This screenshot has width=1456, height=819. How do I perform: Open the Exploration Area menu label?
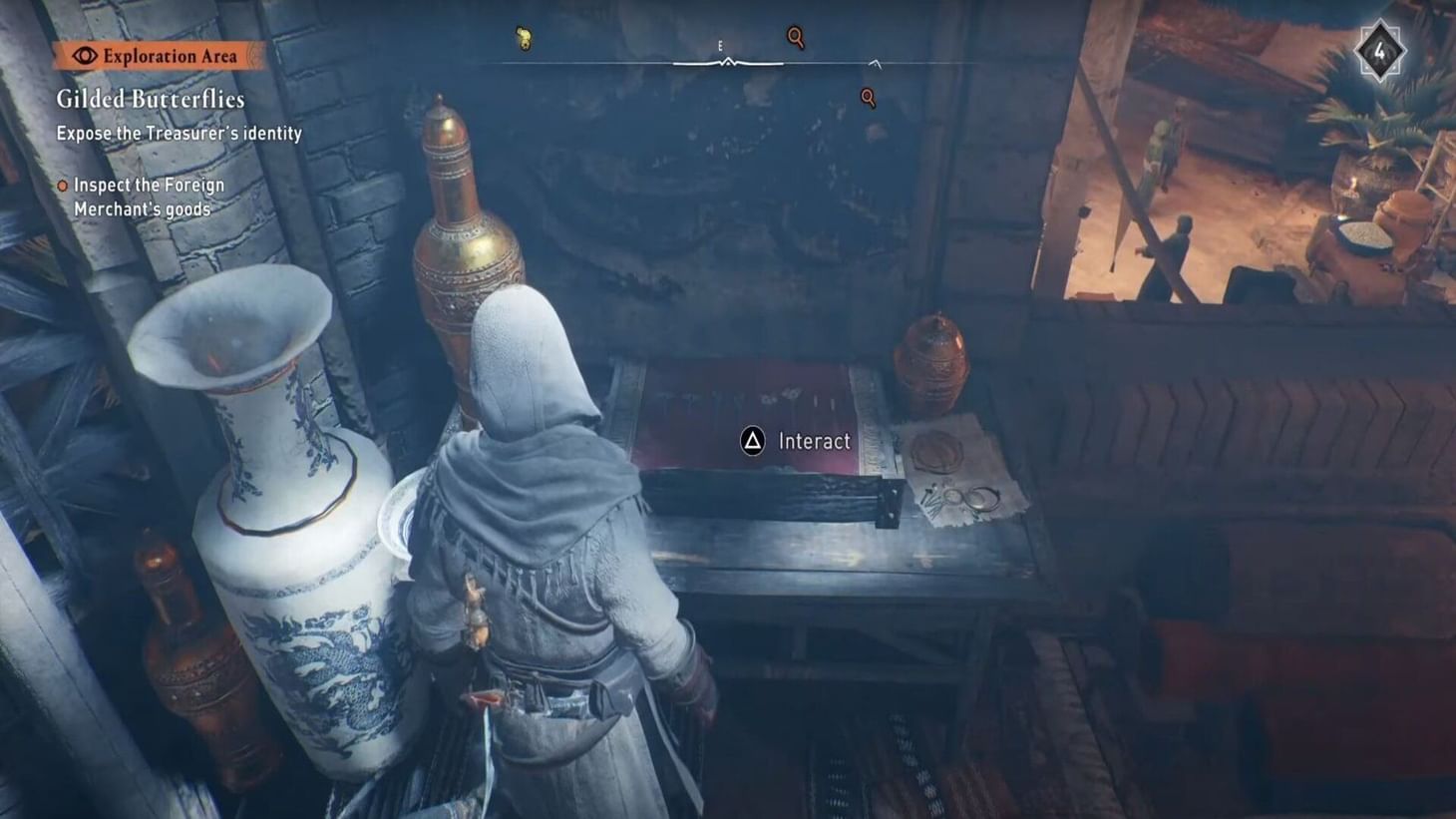pos(170,57)
